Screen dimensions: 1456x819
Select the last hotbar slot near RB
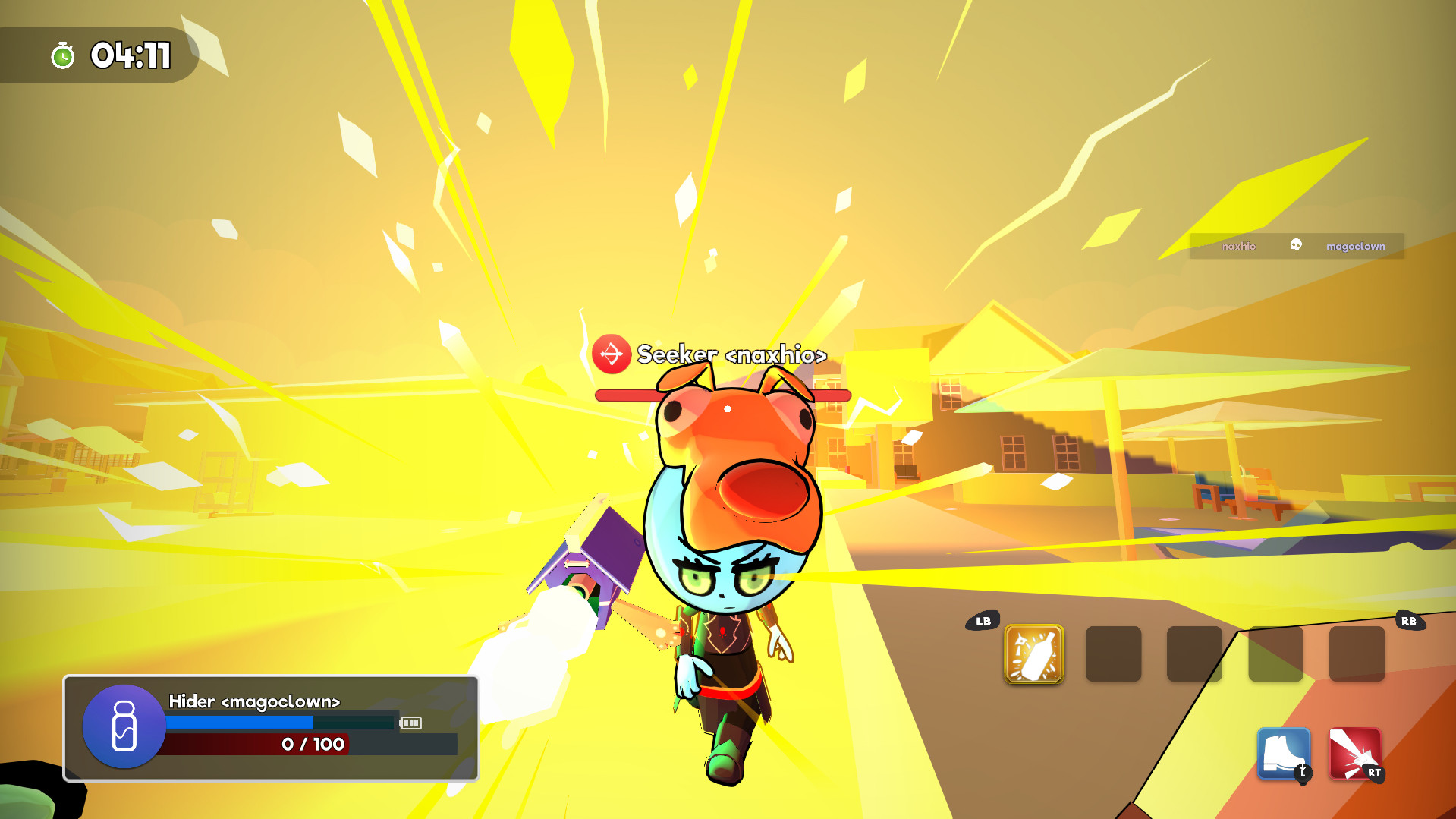click(x=1356, y=654)
